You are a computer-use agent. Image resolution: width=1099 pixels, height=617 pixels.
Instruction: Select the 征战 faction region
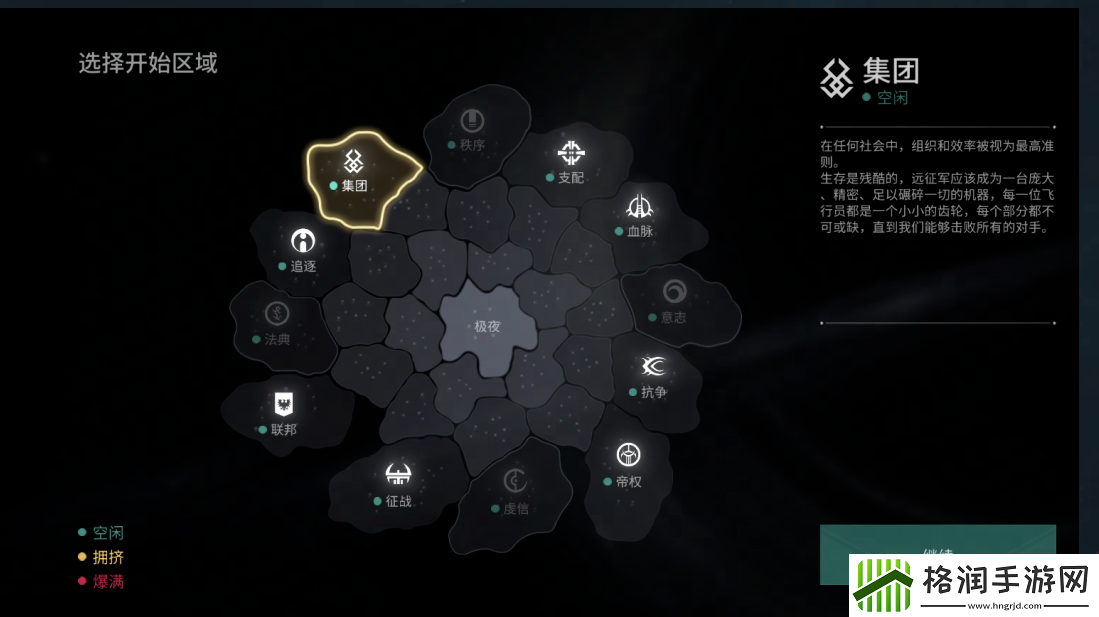[398, 483]
